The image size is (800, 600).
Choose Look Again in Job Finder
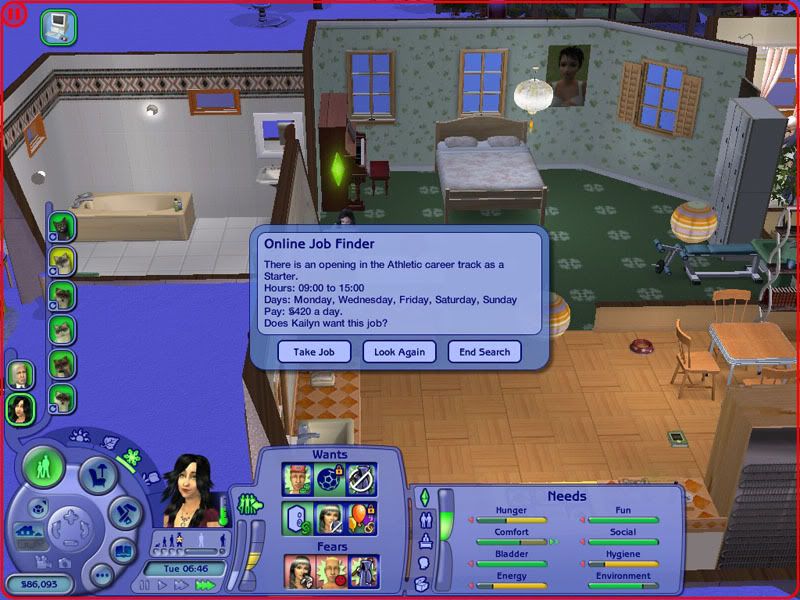tap(399, 352)
